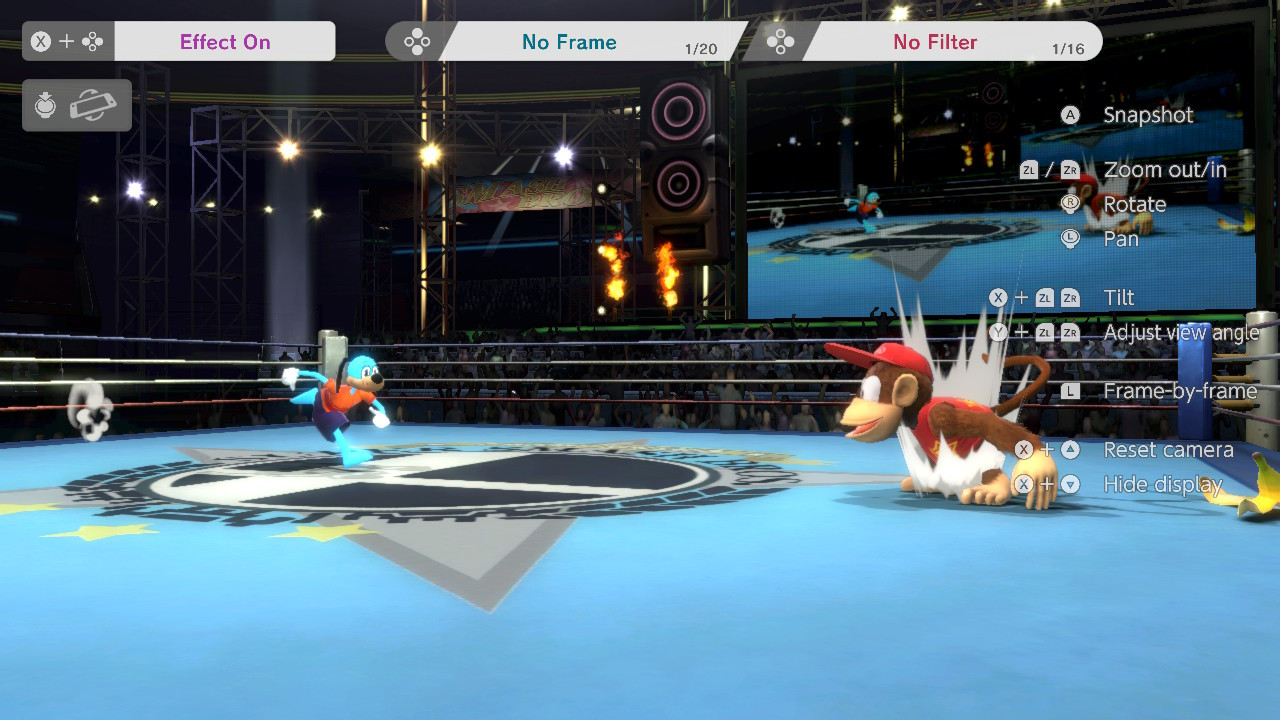This screenshot has height=720, width=1280.
Task: Toggle Hide display via its control entry
Action: (x=1163, y=484)
